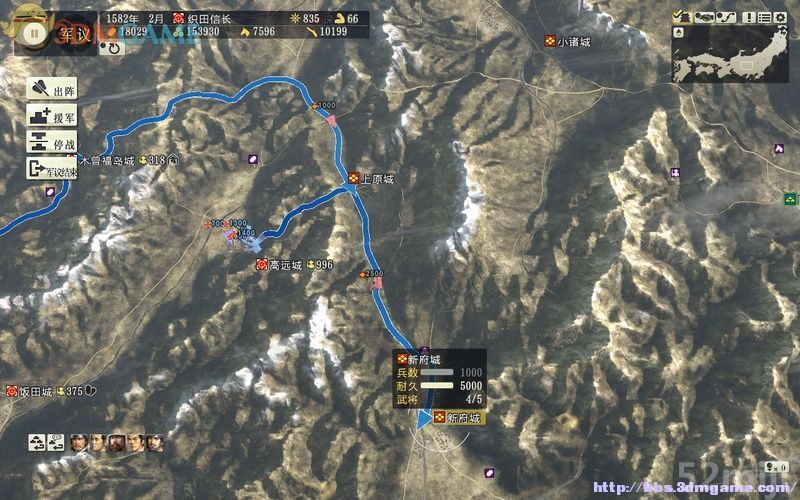Viewport: 800px width, 500px height.
Task: Click the hierarchy tree icon beside portraits
Action: [37, 441]
